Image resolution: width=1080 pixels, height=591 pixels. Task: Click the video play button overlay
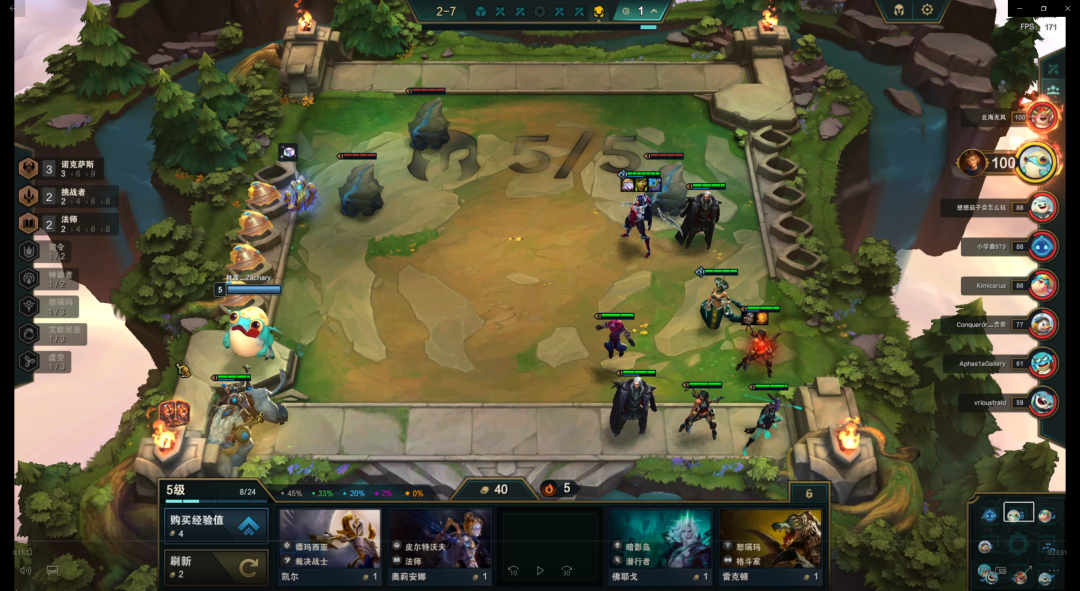pos(540,570)
